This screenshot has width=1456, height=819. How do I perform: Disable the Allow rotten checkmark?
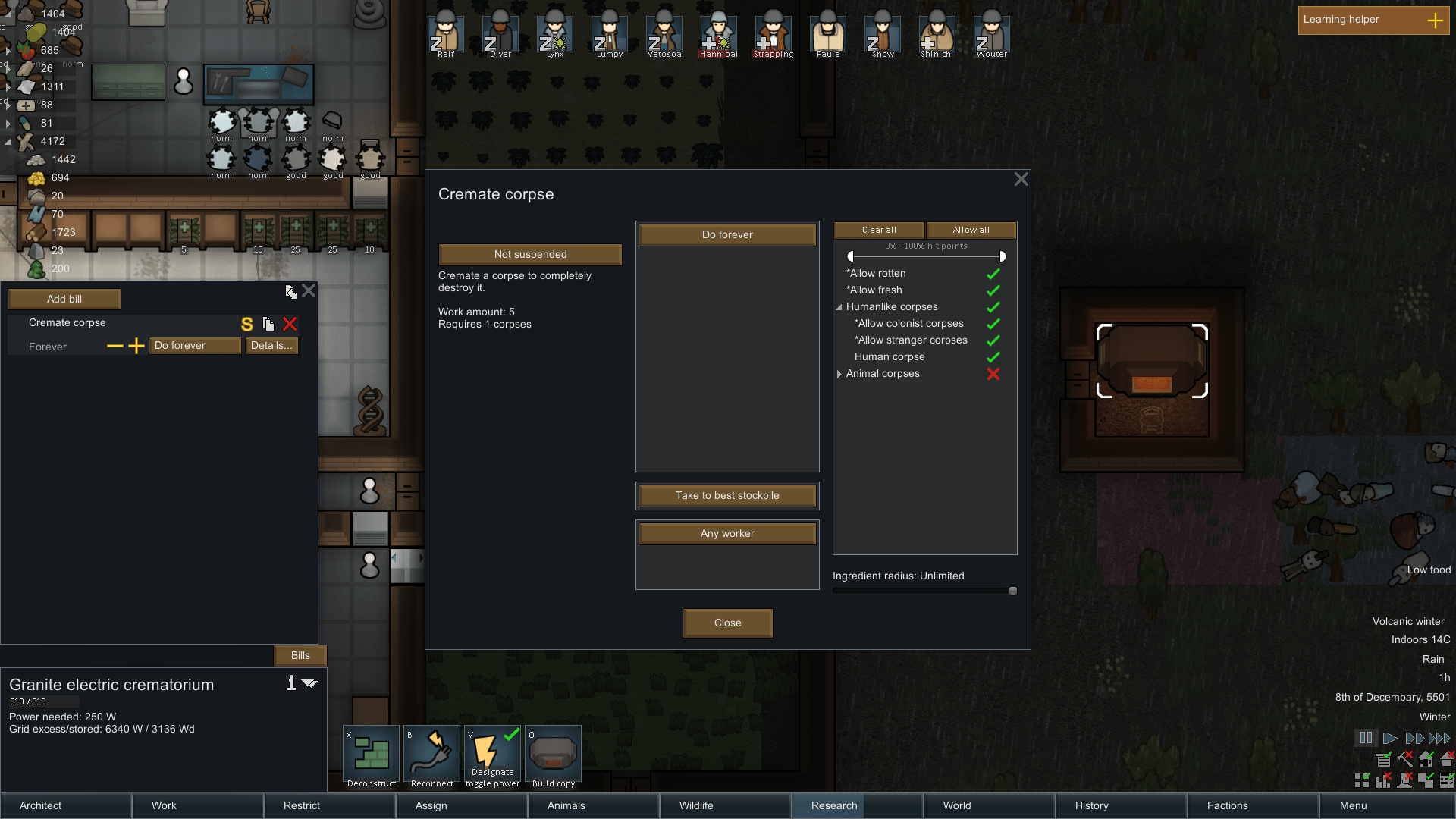pyautogui.click(x=993, y=273)
